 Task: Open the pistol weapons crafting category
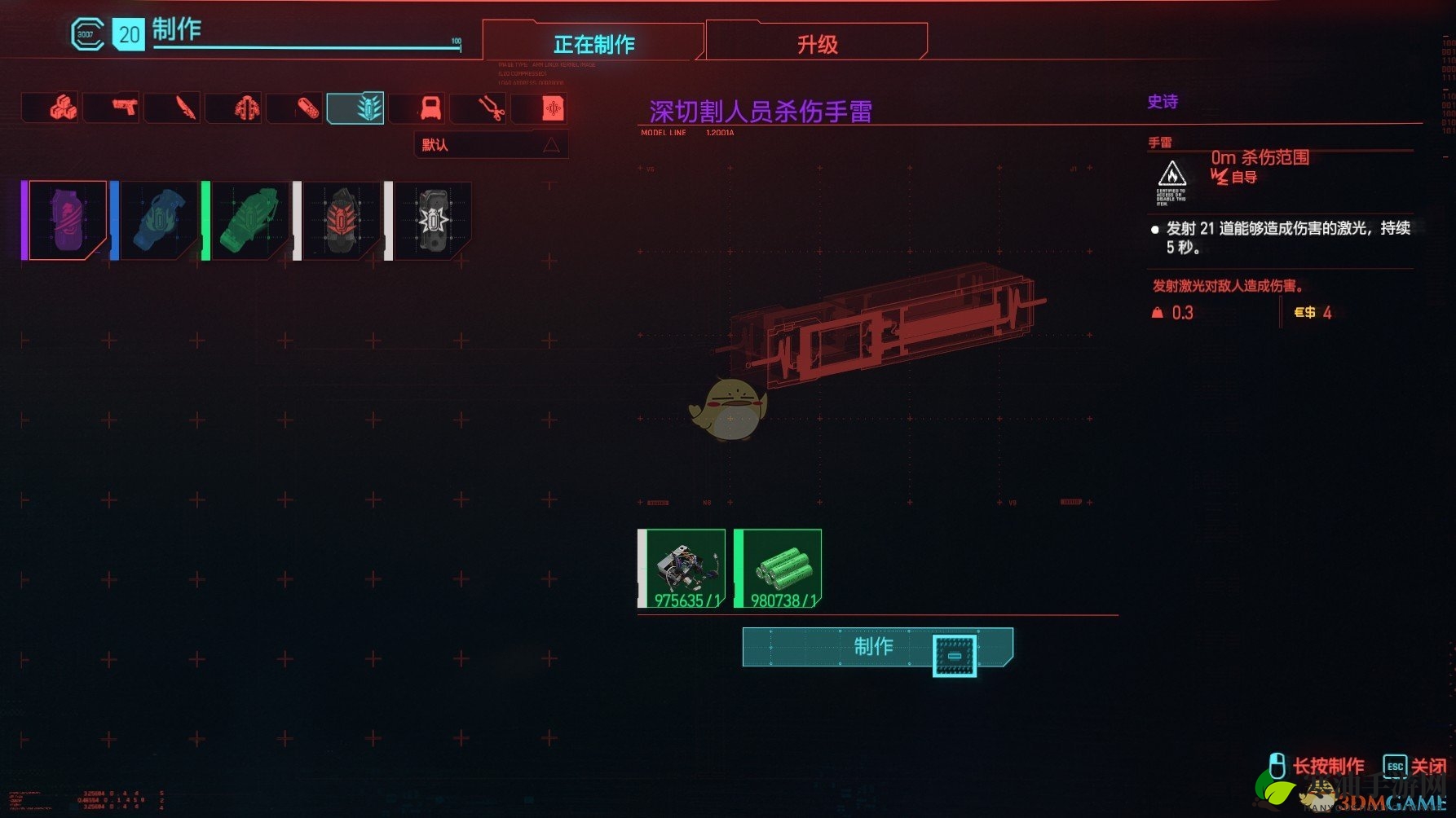(x=112, y=108)
